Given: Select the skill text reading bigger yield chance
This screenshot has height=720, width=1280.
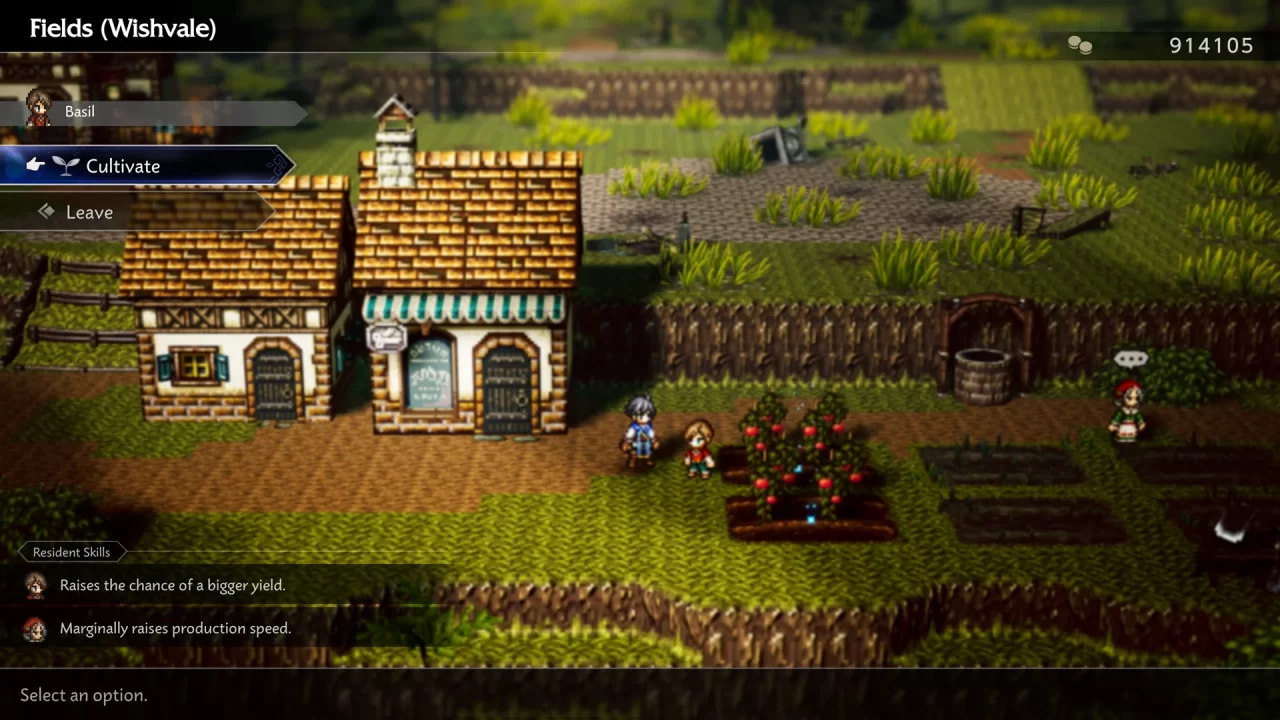Looking at the screenshot, I should (173, 585).
